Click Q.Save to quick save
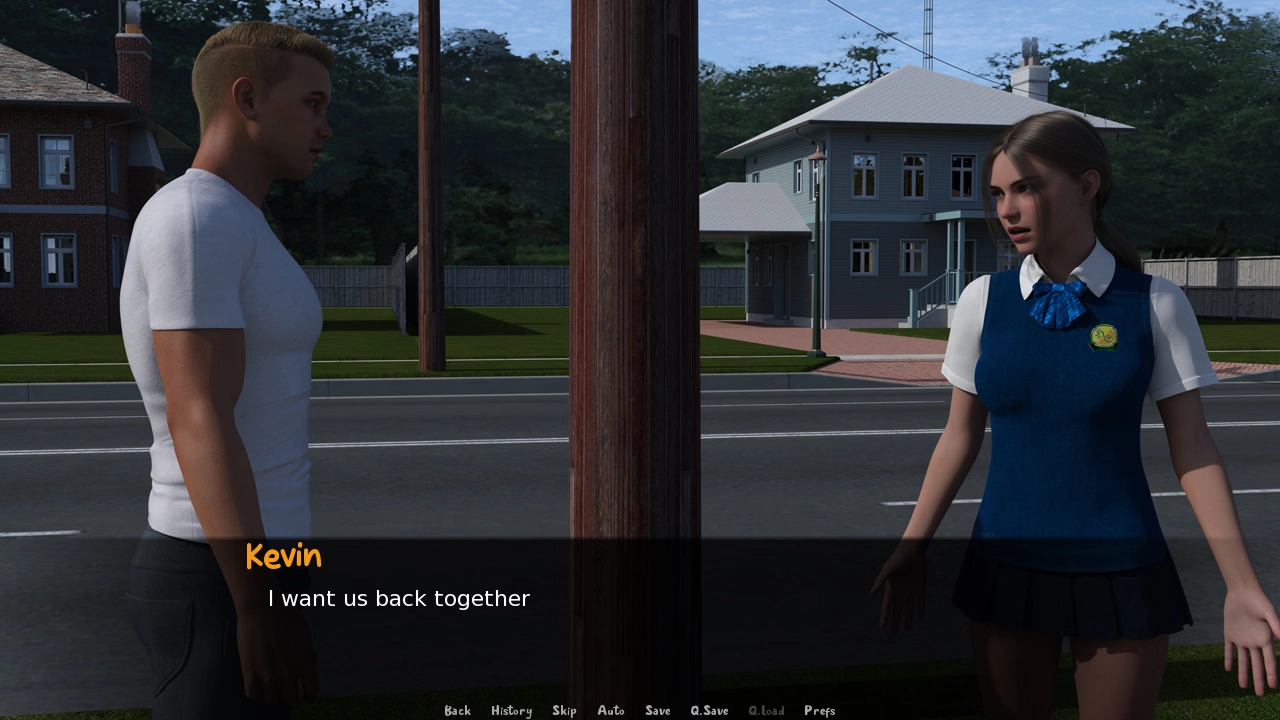Viewport: 1280px width, 720px height. (x=709, y=711)
